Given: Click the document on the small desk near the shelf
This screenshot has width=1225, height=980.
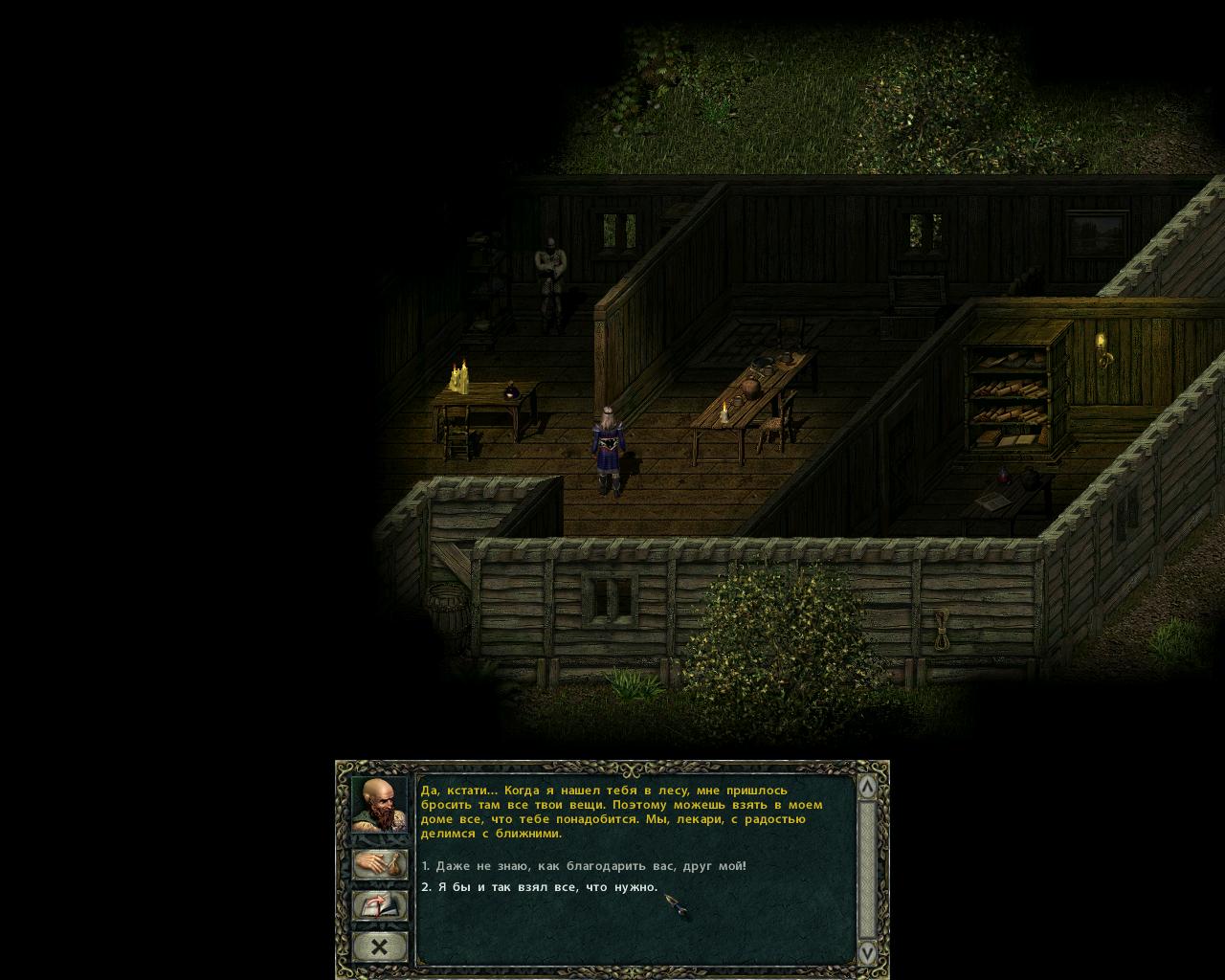Looking at the screenshot, I should pos(991,499).
